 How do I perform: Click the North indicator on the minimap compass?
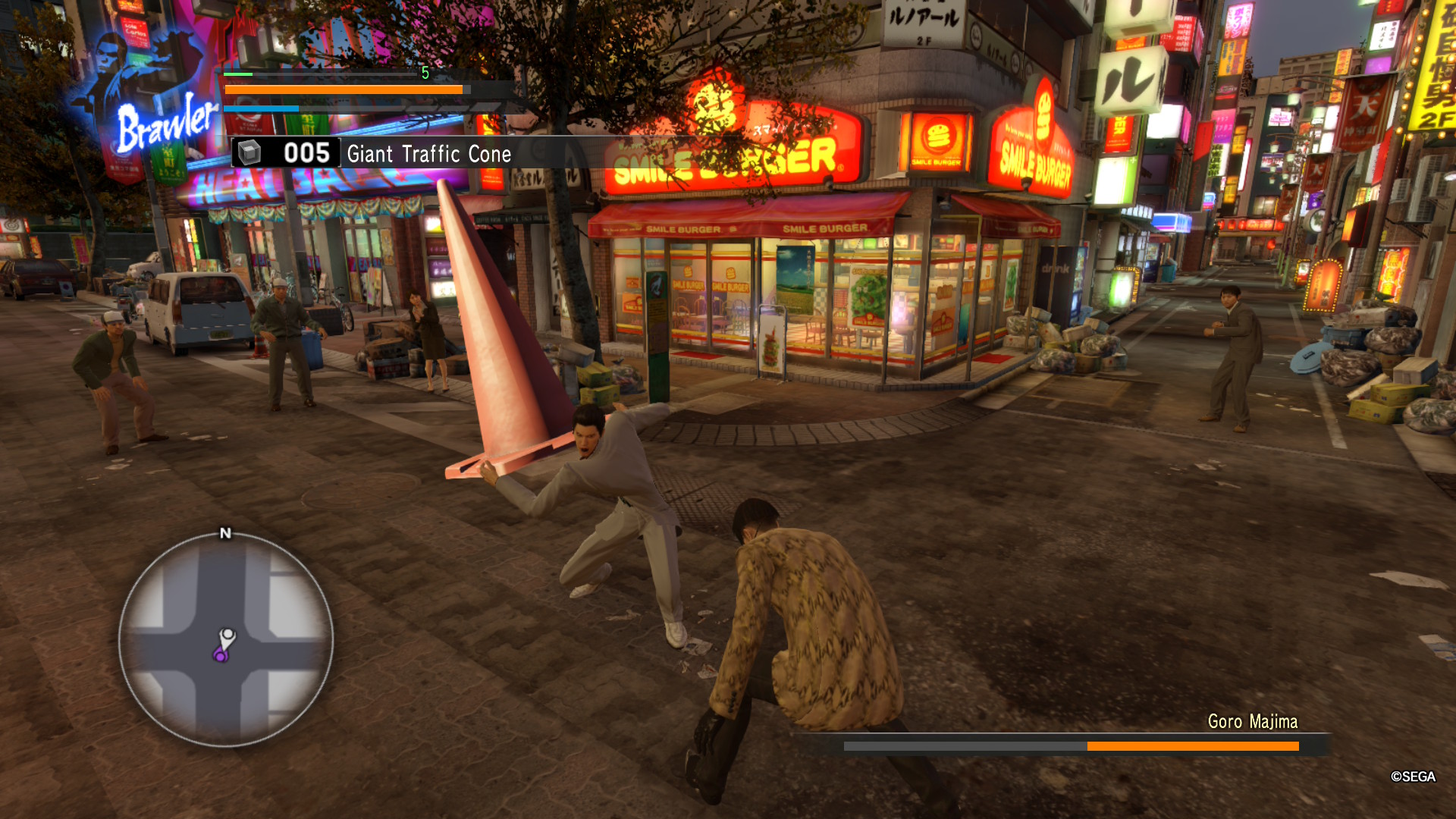click(224, 534)
